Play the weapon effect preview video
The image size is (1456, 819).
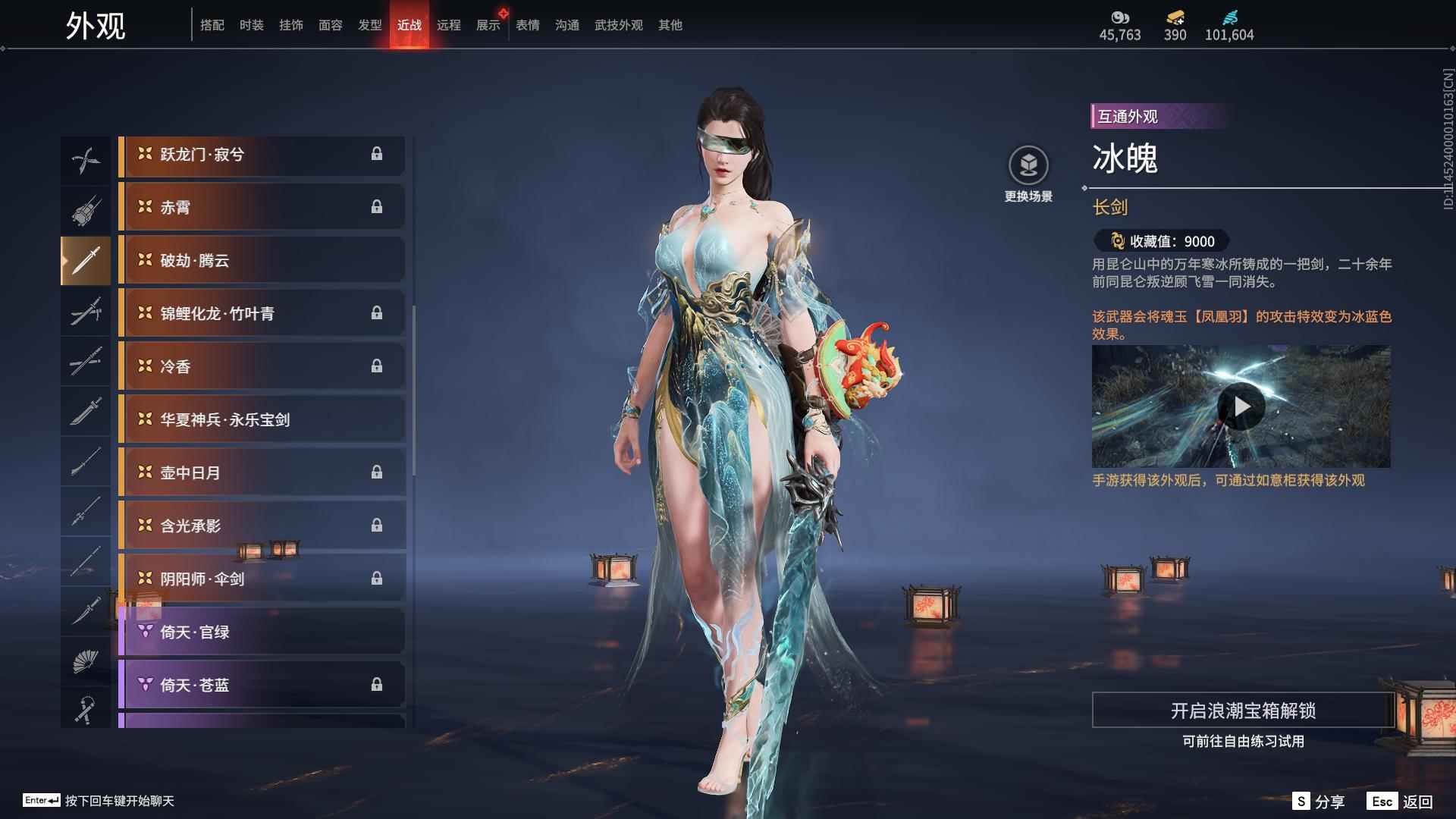point(1241,407)
